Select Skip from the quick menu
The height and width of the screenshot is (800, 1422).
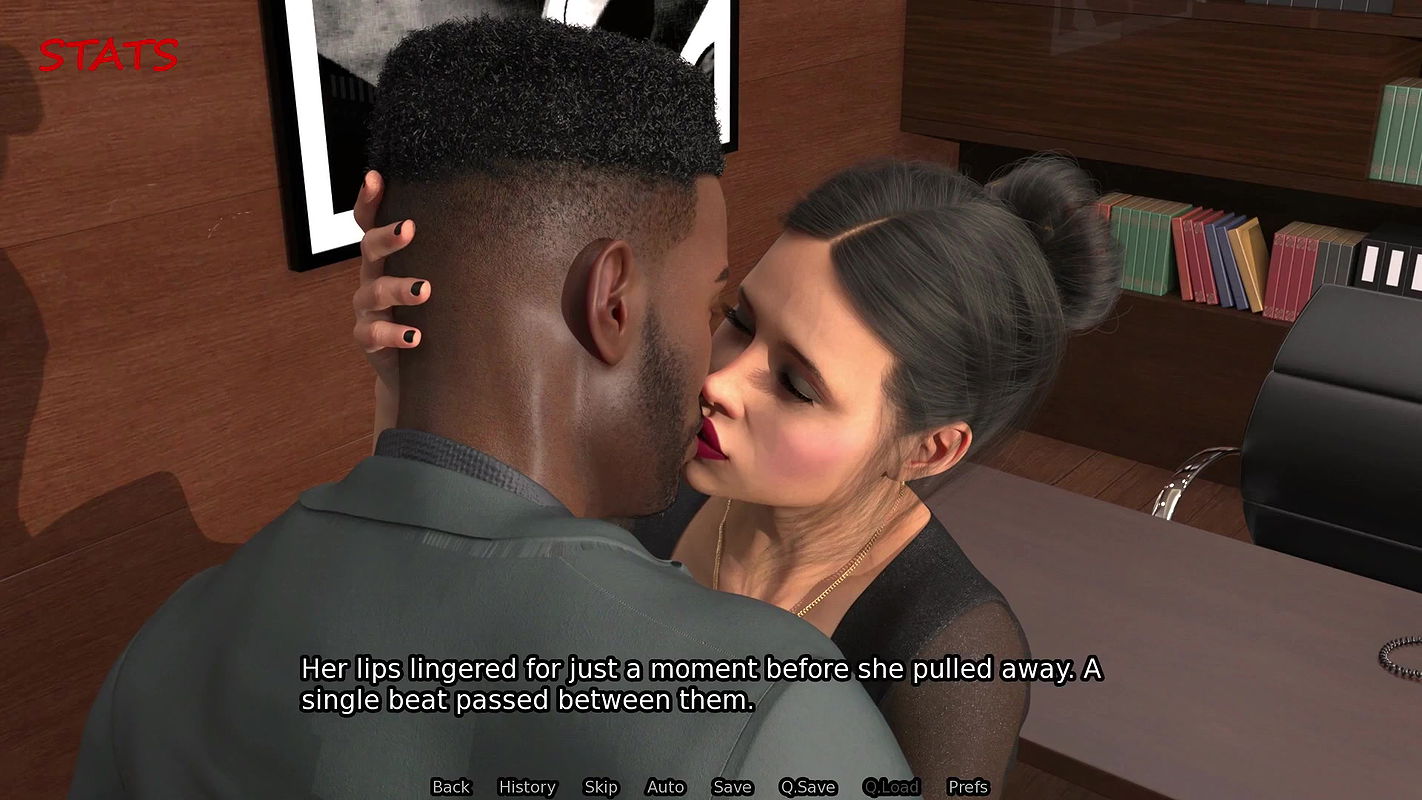coord(600,787)
